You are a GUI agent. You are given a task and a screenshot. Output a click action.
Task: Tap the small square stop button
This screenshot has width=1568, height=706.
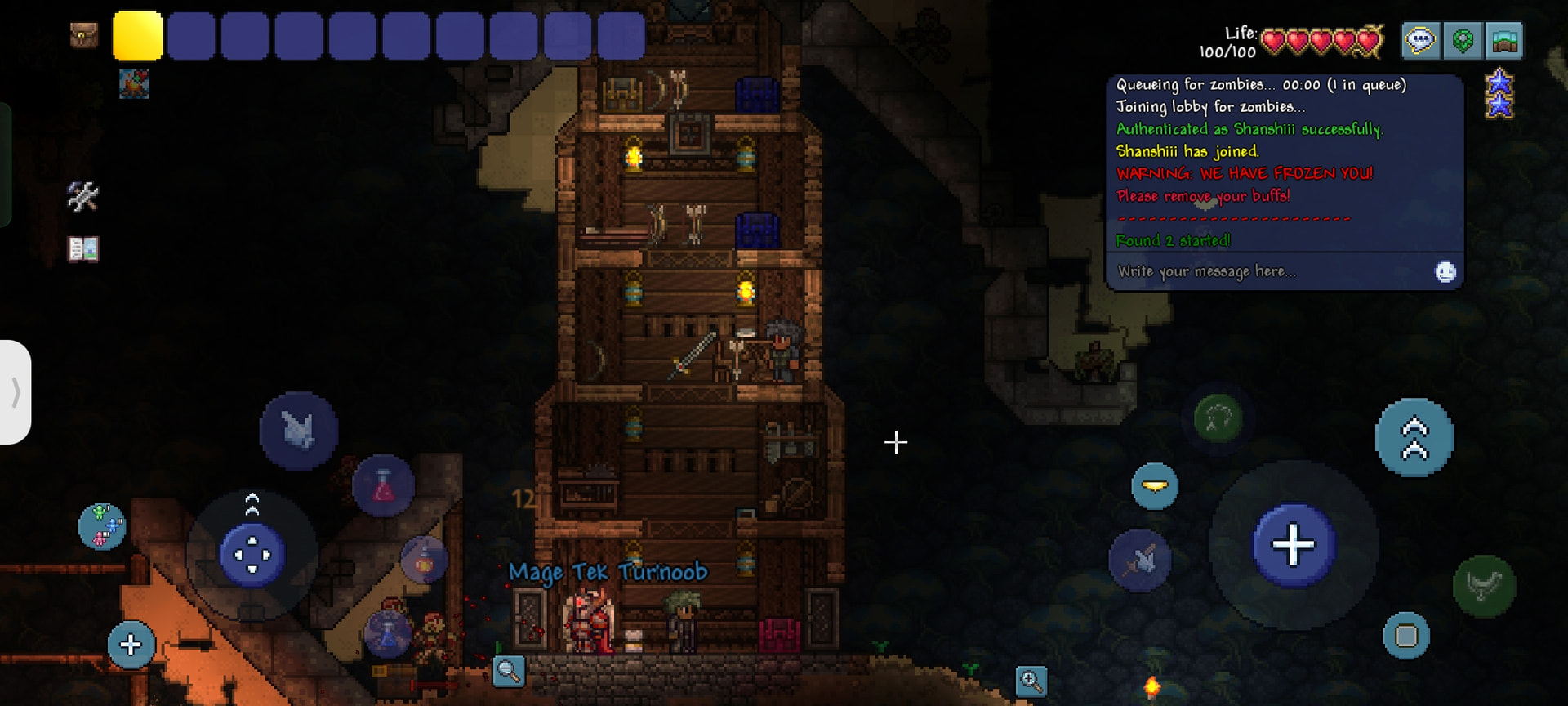coord(1406,636)
